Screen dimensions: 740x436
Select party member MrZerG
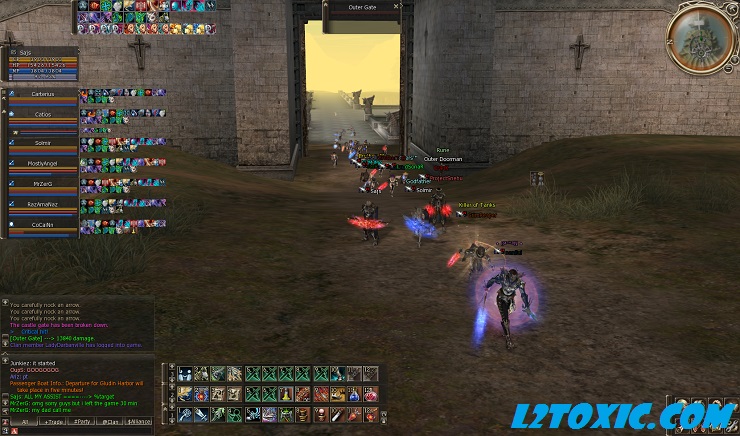pos(42,184)
